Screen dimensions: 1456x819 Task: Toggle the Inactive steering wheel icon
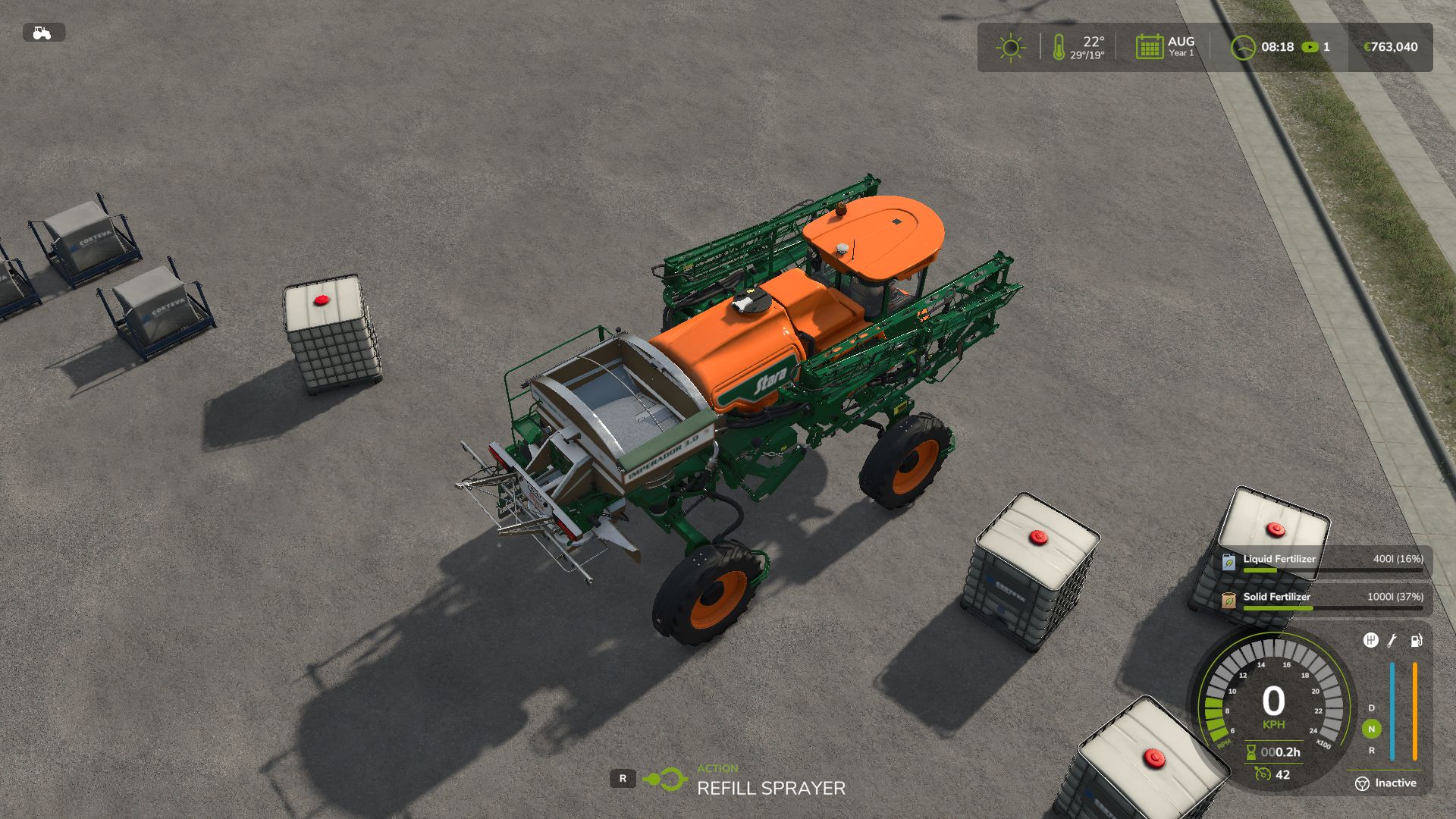(1362, 783)
